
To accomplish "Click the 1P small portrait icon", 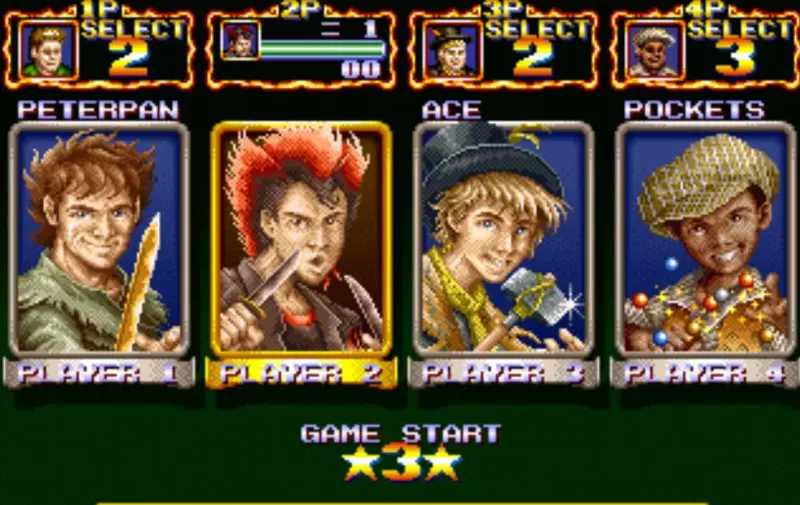I will pos(46,50).
